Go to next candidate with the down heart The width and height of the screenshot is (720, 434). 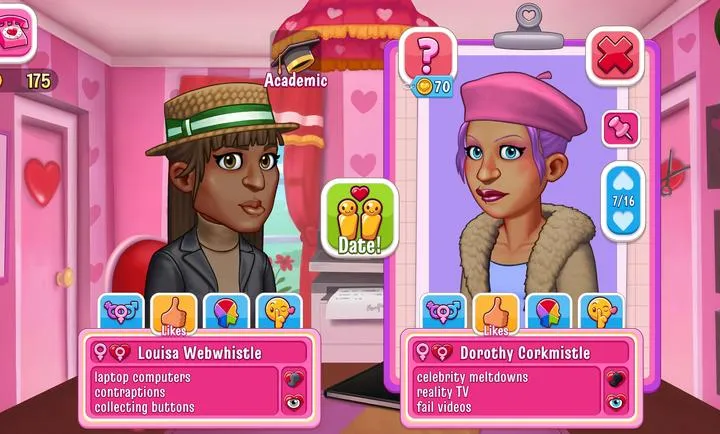(623, 218)
